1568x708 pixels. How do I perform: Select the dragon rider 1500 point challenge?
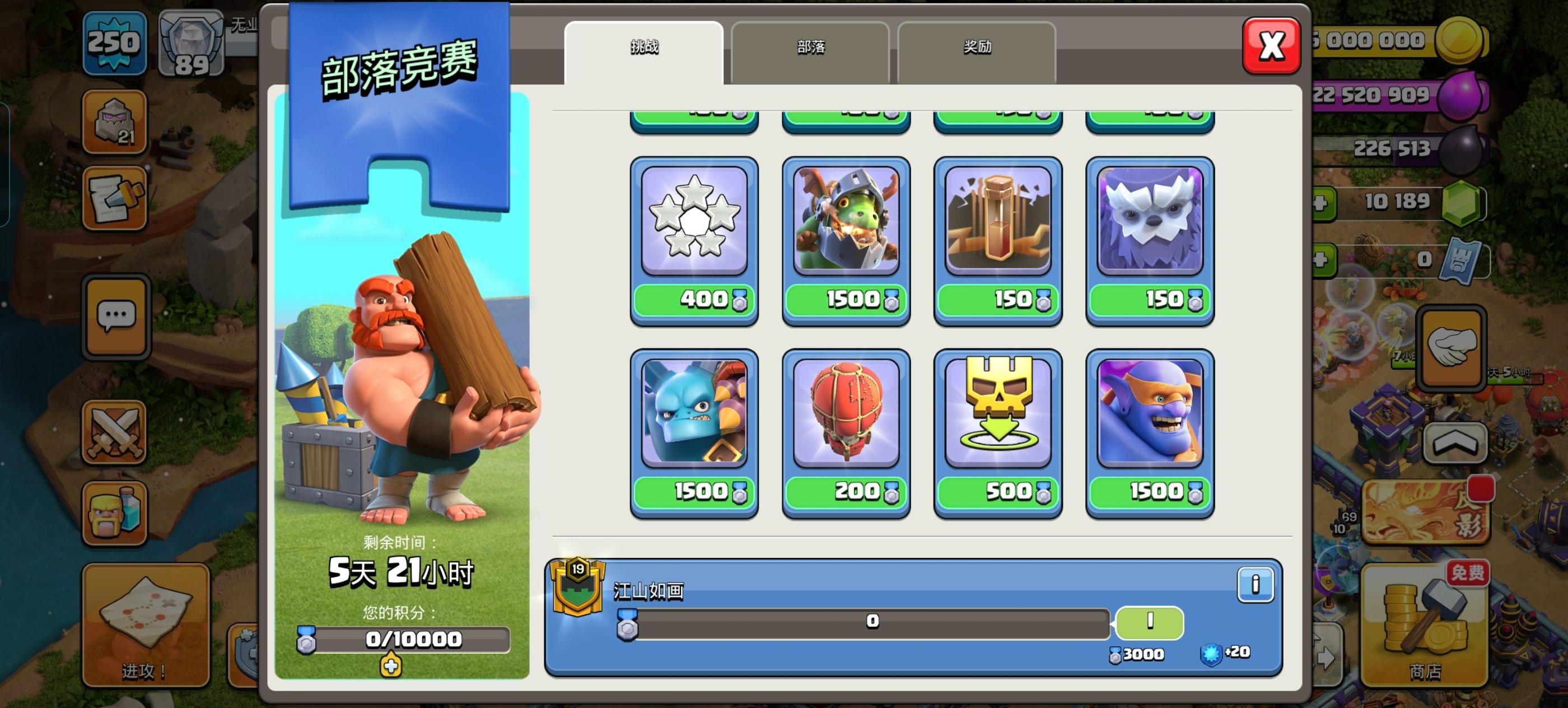(x=846, y=240)
